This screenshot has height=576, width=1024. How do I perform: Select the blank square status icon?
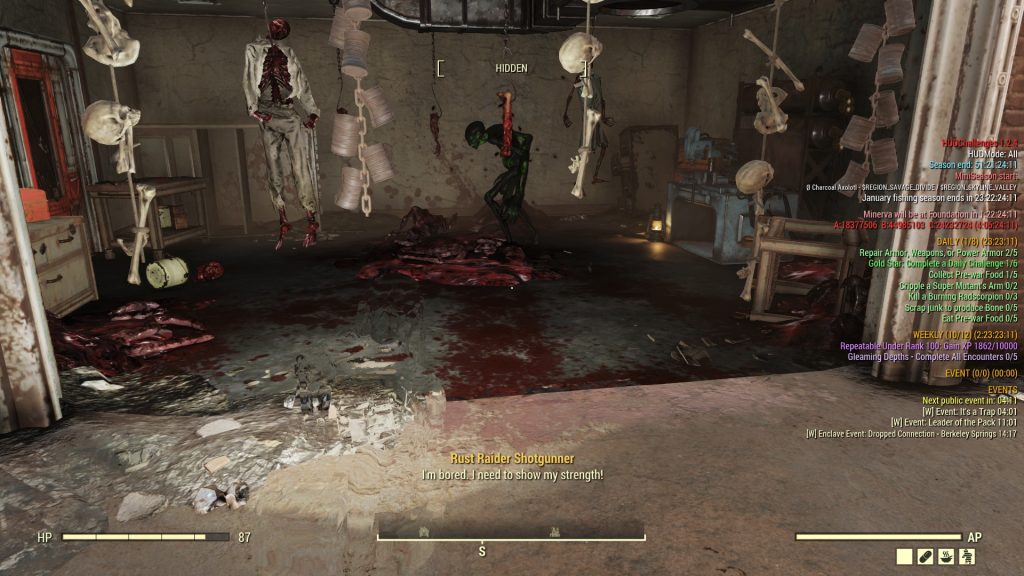coord(904,556)
